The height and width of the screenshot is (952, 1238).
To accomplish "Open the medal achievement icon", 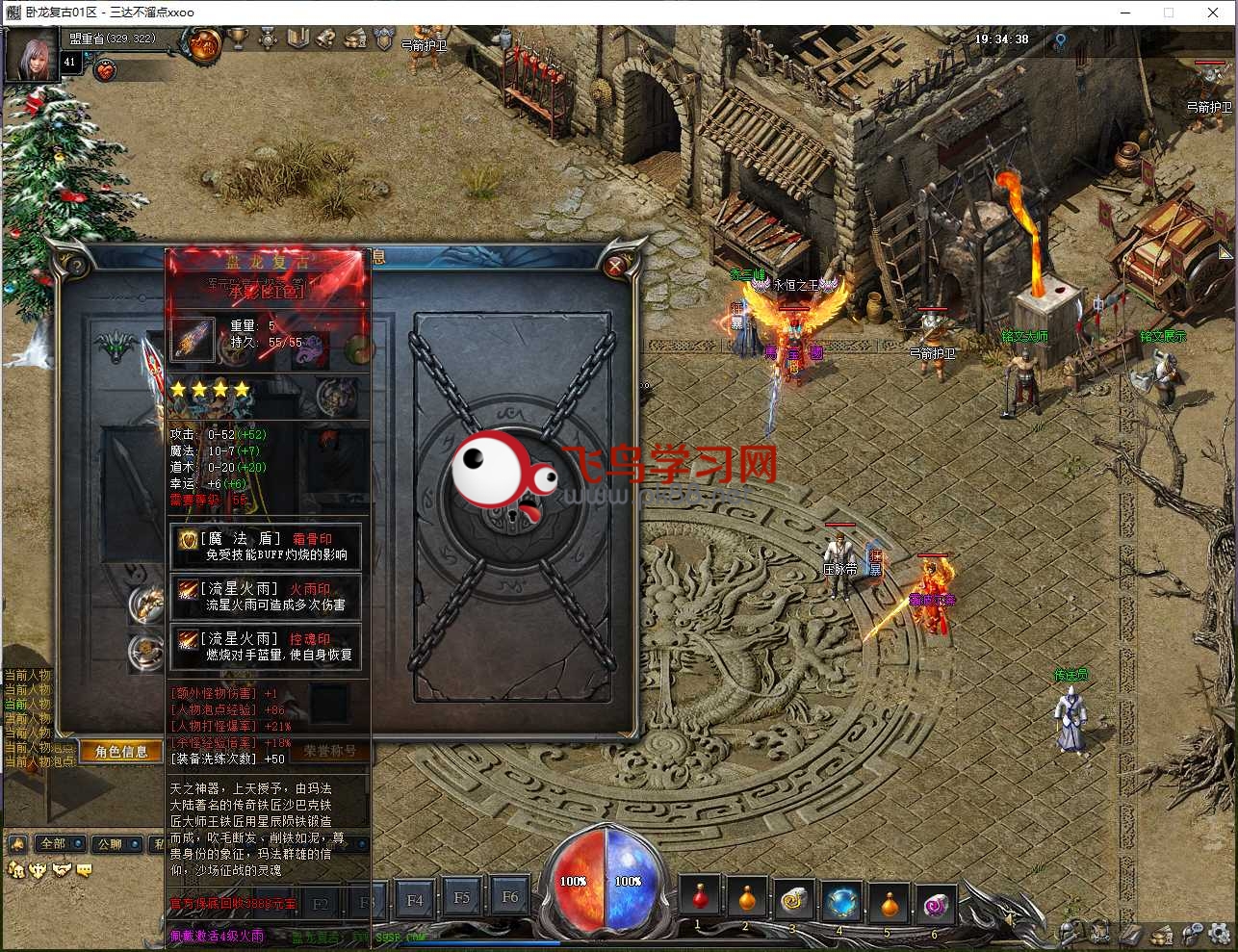I will point(268,39).
